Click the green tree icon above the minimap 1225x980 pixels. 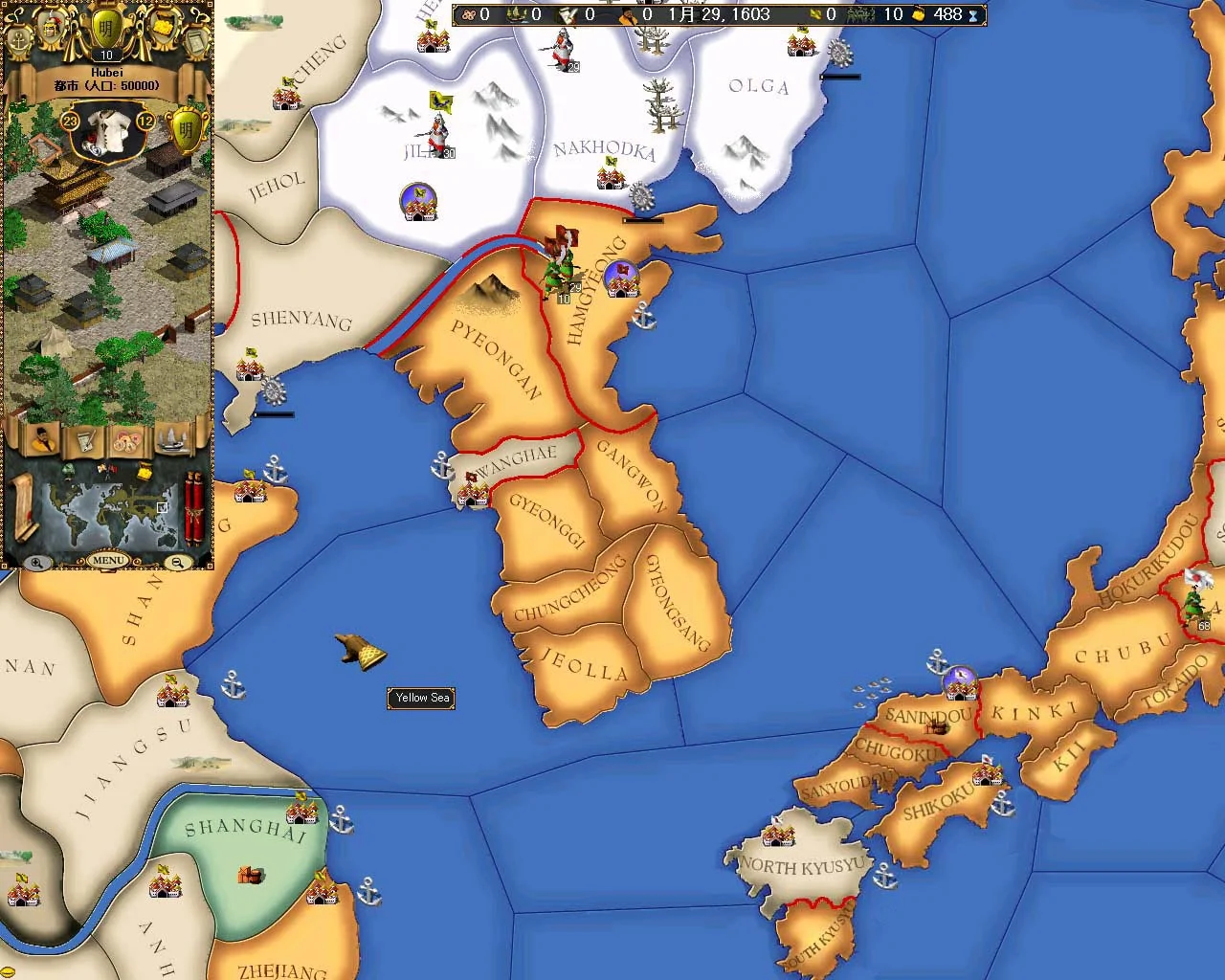click(68, 471)
